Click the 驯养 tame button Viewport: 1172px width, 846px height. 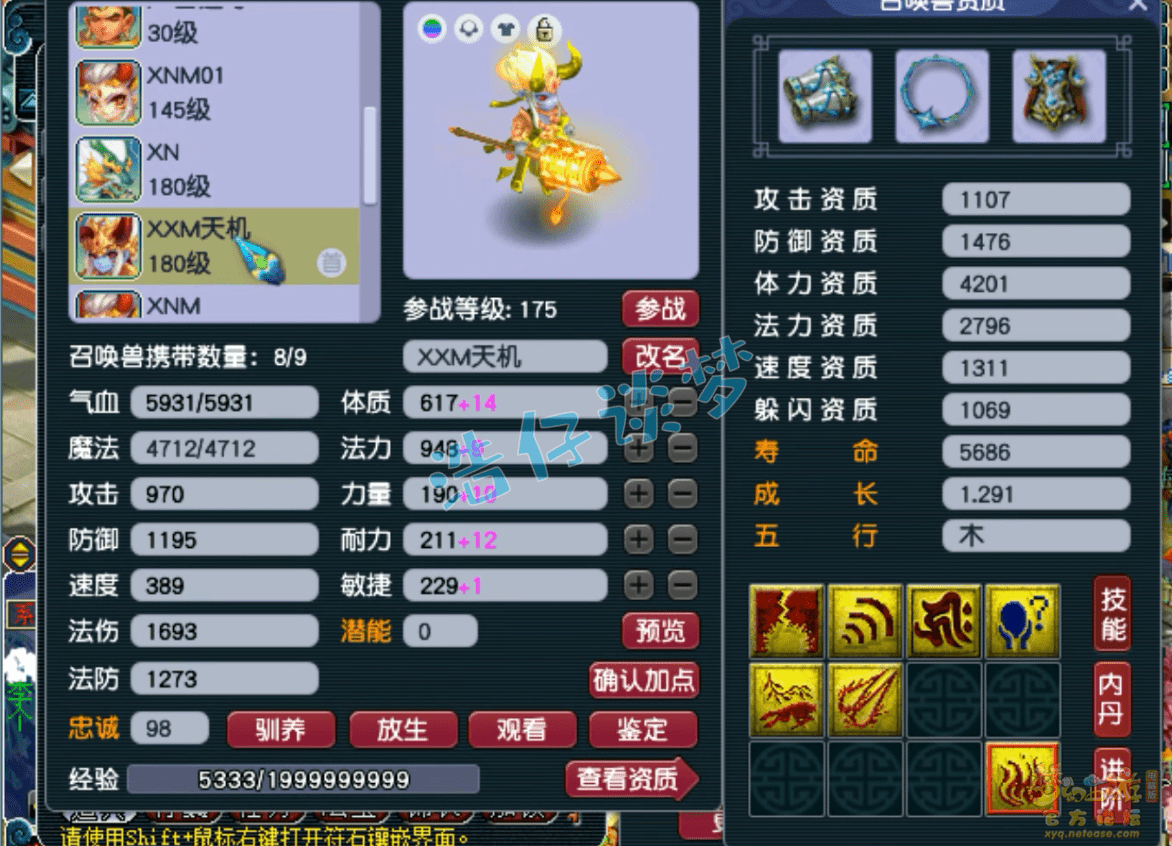click(x=280, y=729)
